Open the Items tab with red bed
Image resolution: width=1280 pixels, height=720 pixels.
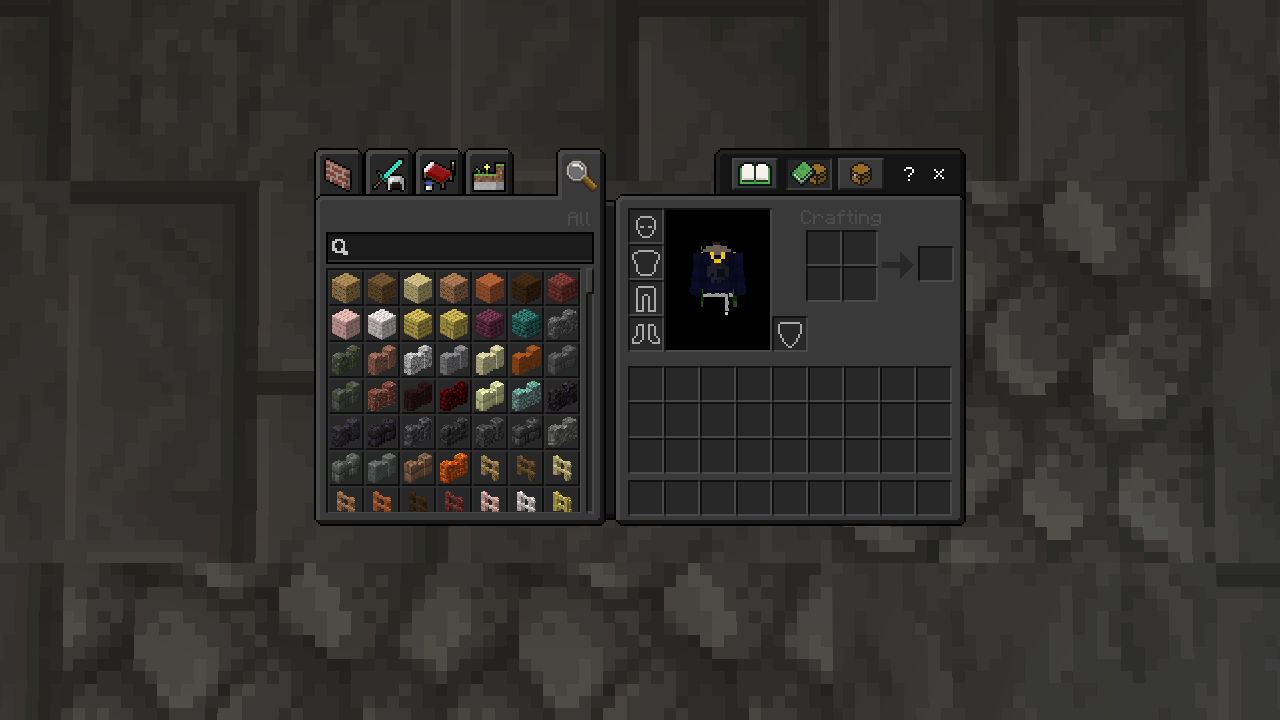[438, 175]
